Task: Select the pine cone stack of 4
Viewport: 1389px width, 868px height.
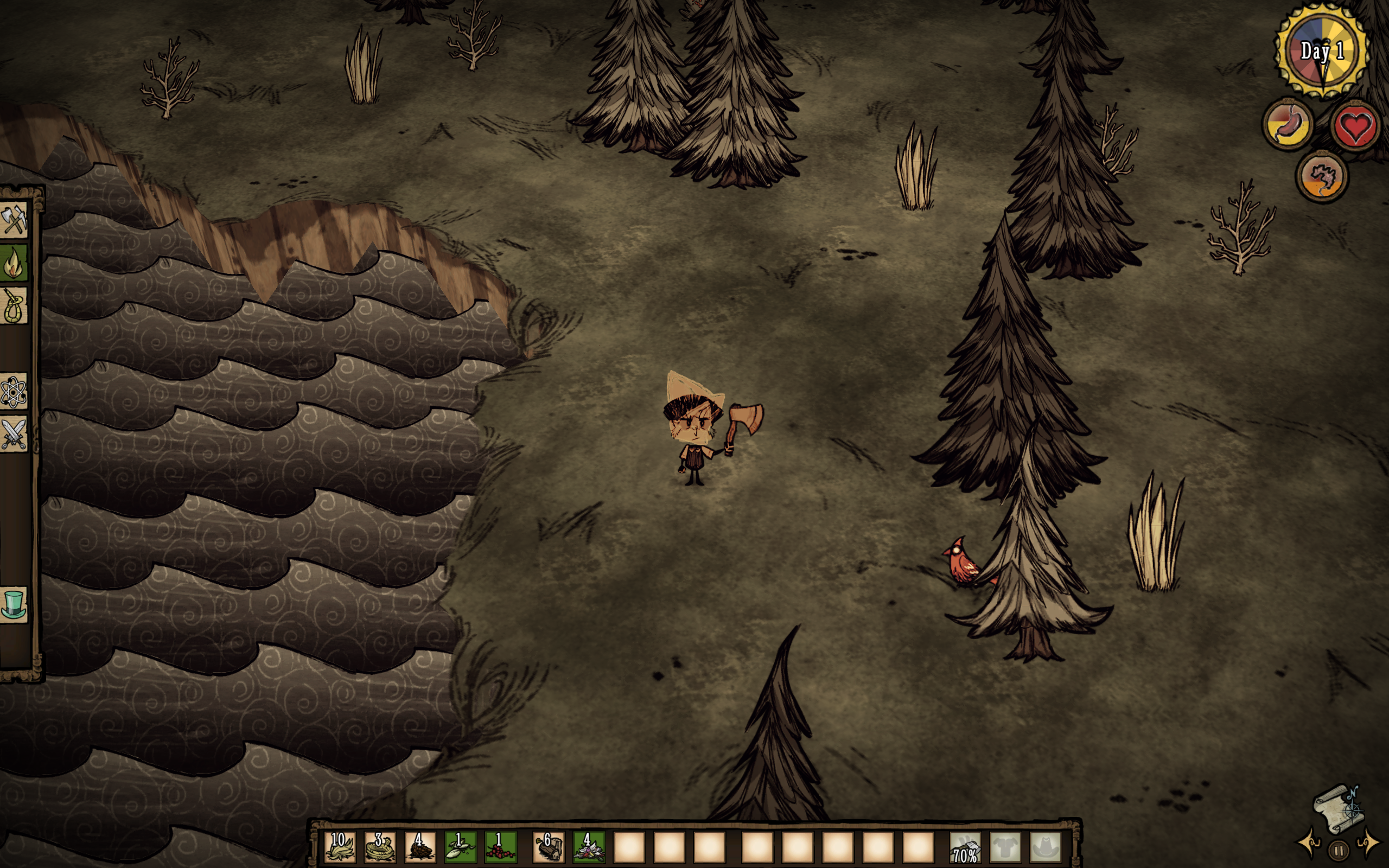Action: 419,847
